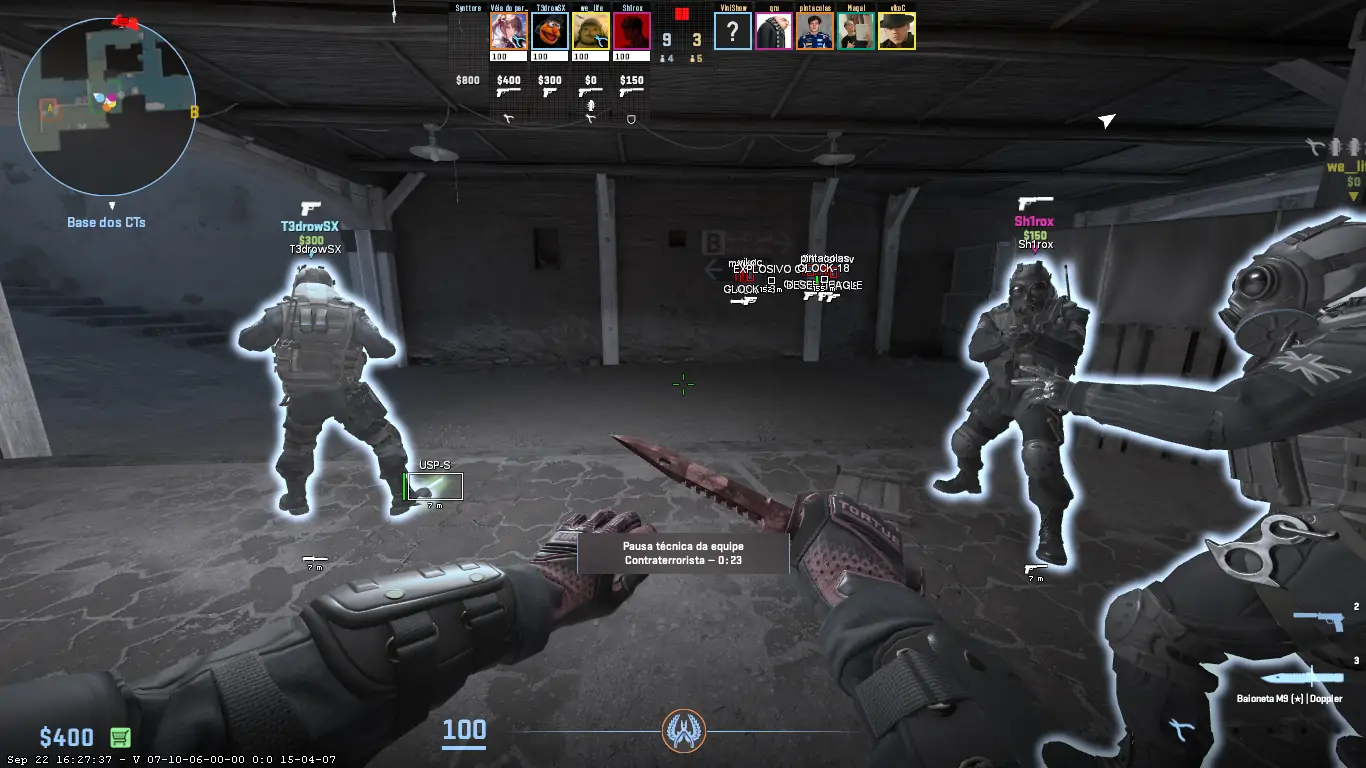Select T3drowSX's orange puppet avatar
This screenshot has width=1366, height=768.
coord(550,31)
